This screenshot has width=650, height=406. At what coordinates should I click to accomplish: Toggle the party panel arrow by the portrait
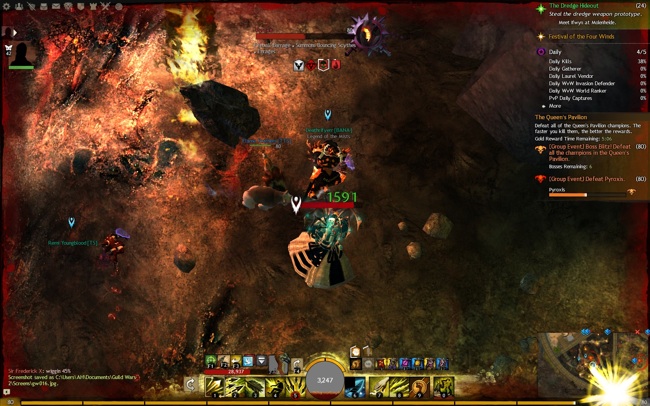coord(13,33)
